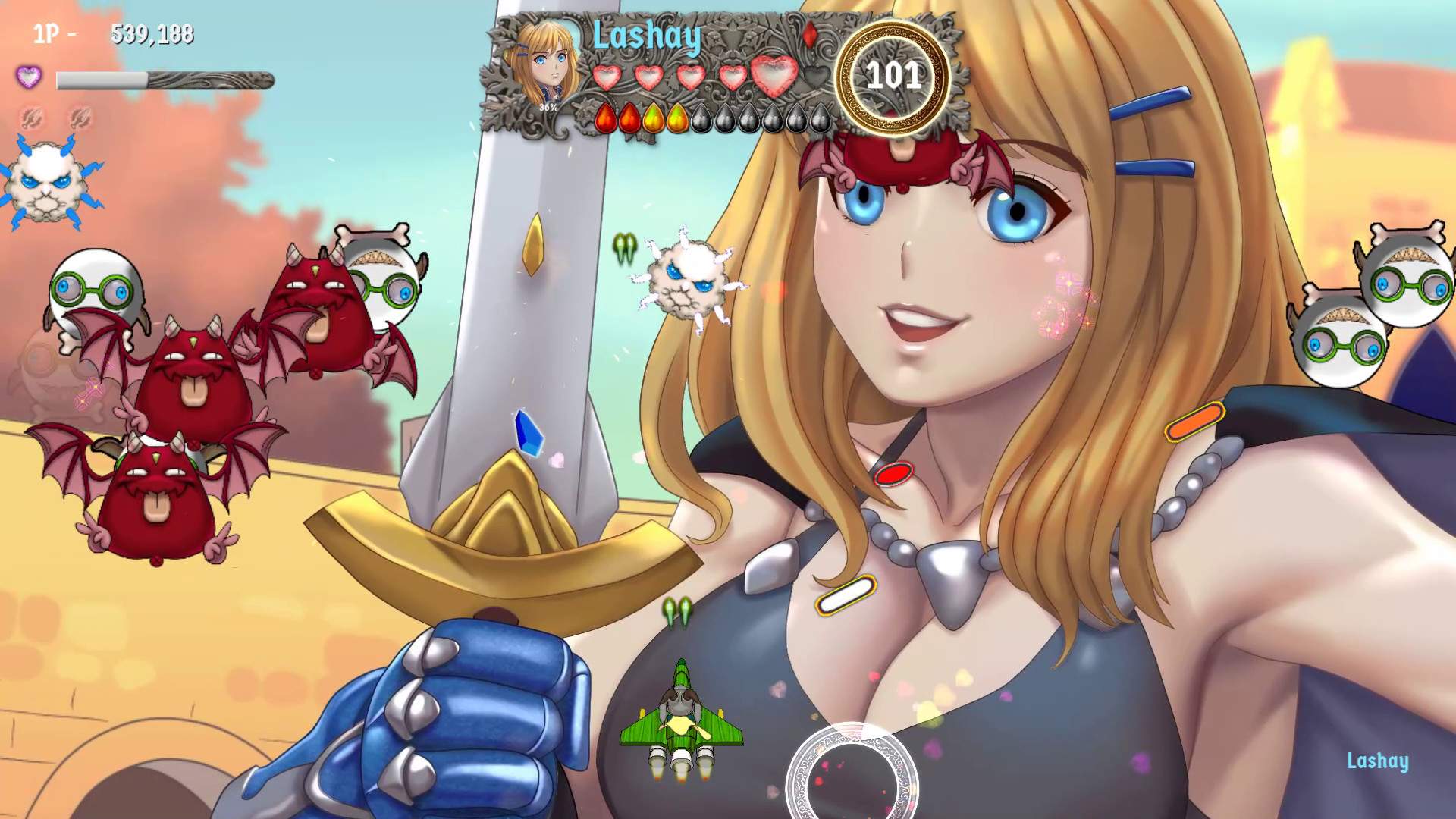Image resolution: width=1456 pixels, height=819 pixels.
Task: Select the first dagger charge icon
Action: coord(30,119)
